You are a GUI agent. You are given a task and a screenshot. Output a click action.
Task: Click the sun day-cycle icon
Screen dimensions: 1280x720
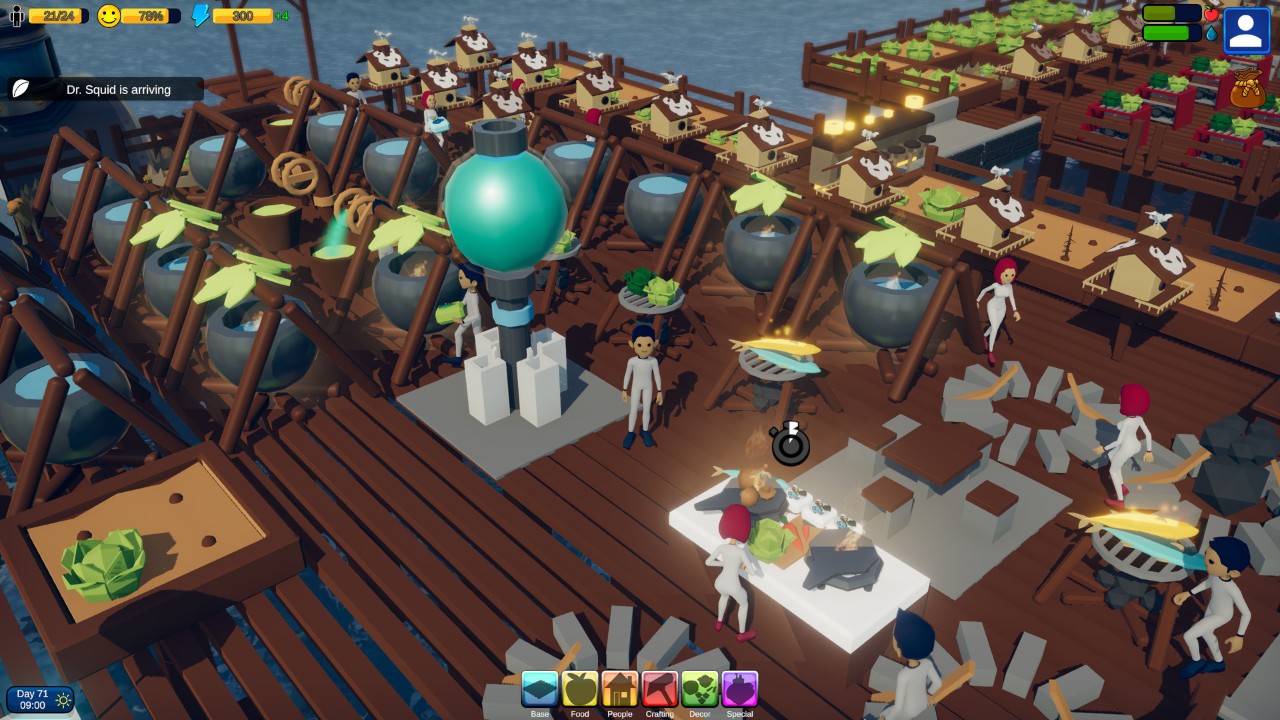(65, 698)
